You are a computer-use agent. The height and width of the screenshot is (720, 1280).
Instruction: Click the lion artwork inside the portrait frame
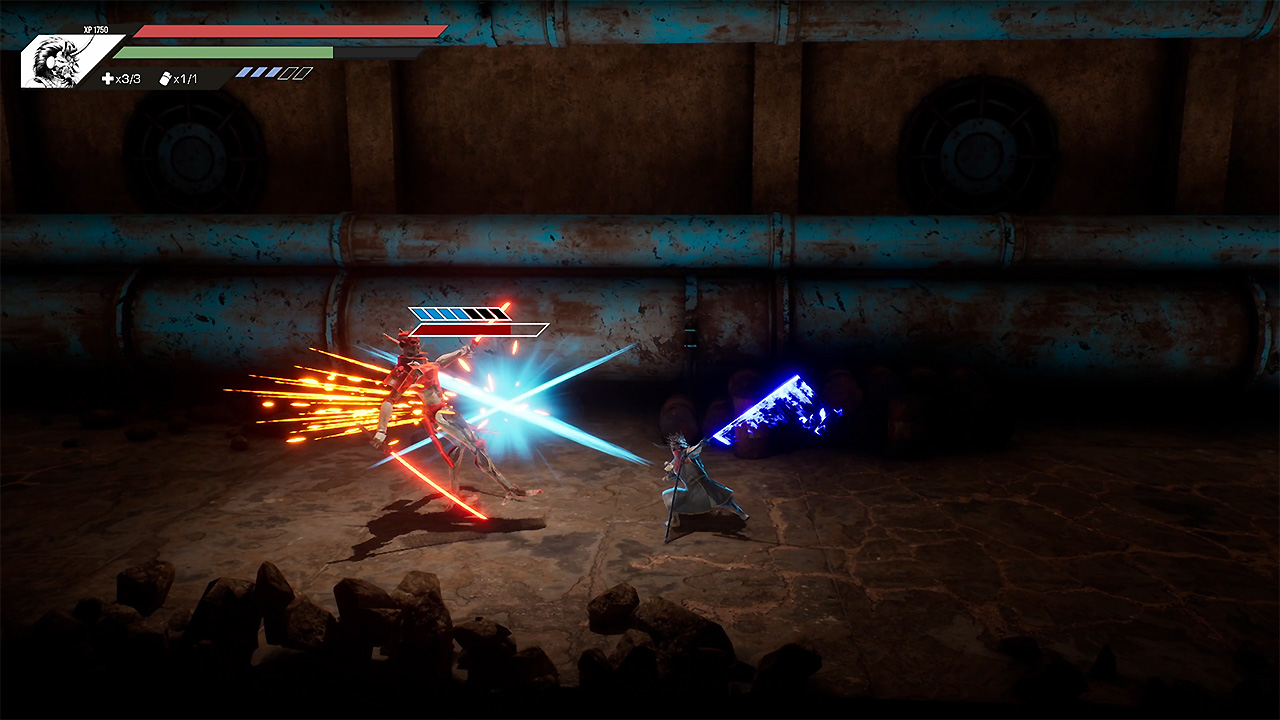click(55, 58)
